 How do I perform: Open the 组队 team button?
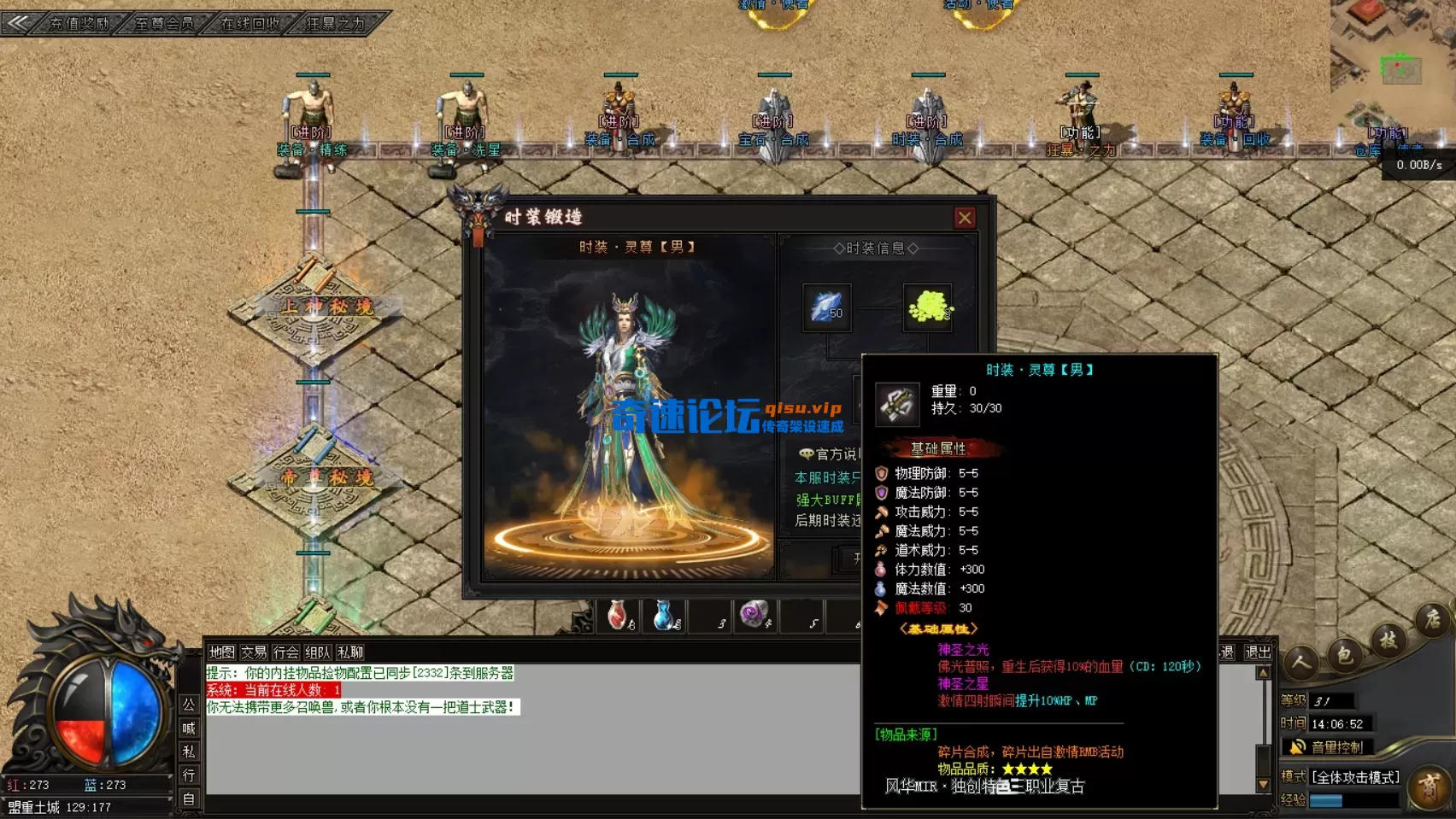coord(318,652)
